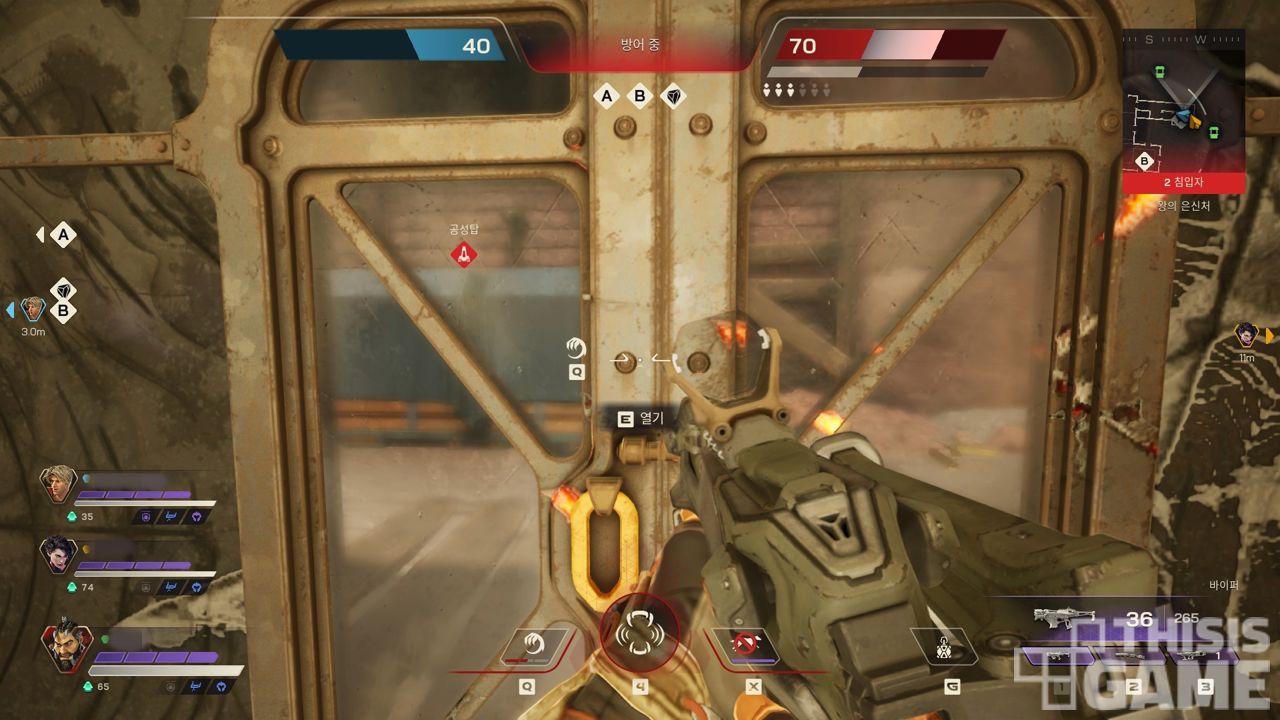The width and height of the screenshot is (1280, 720).
Task: Select the B marker on the minimap
Action: pos(1146,161)
